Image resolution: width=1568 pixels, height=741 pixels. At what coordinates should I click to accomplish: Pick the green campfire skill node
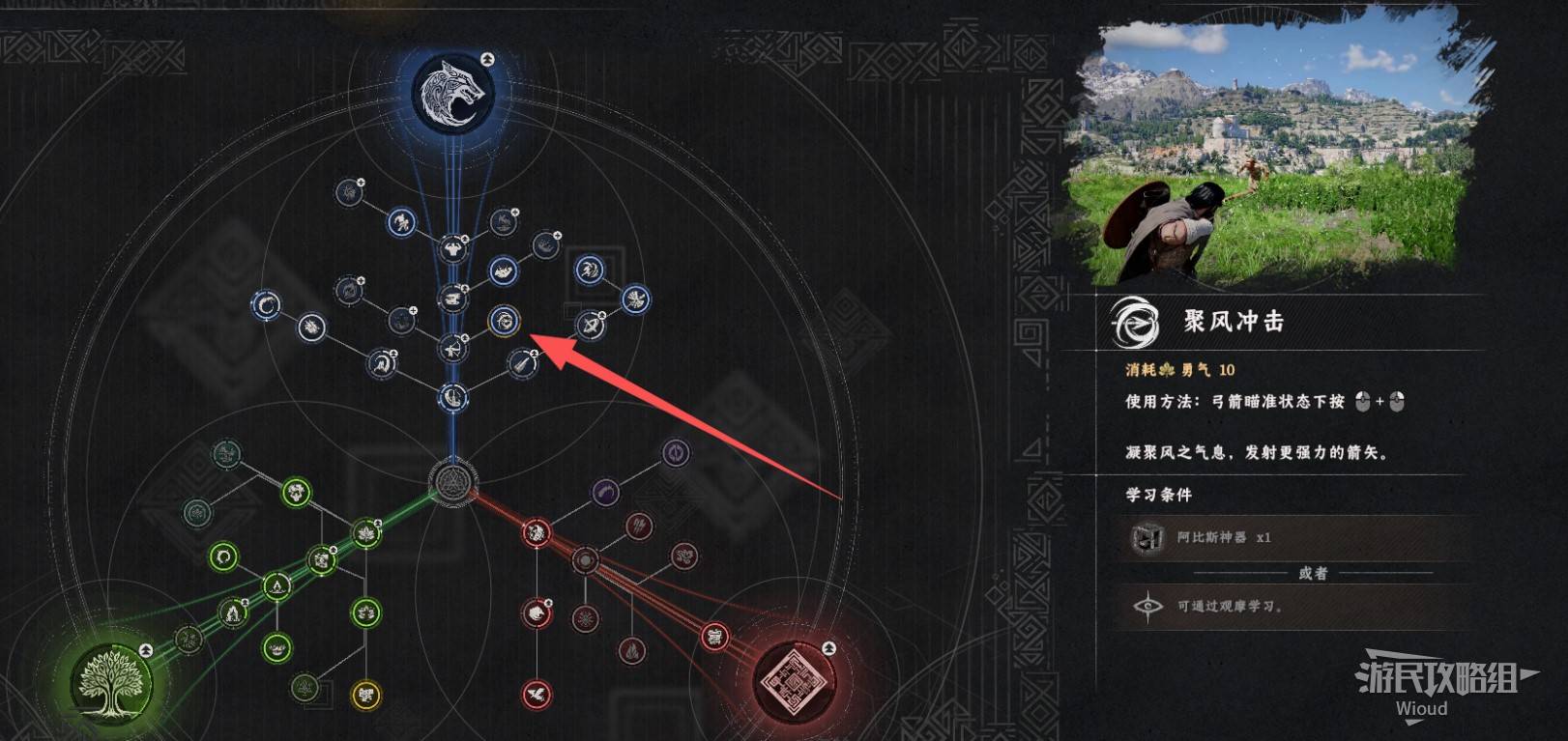[x=232, y=613]
